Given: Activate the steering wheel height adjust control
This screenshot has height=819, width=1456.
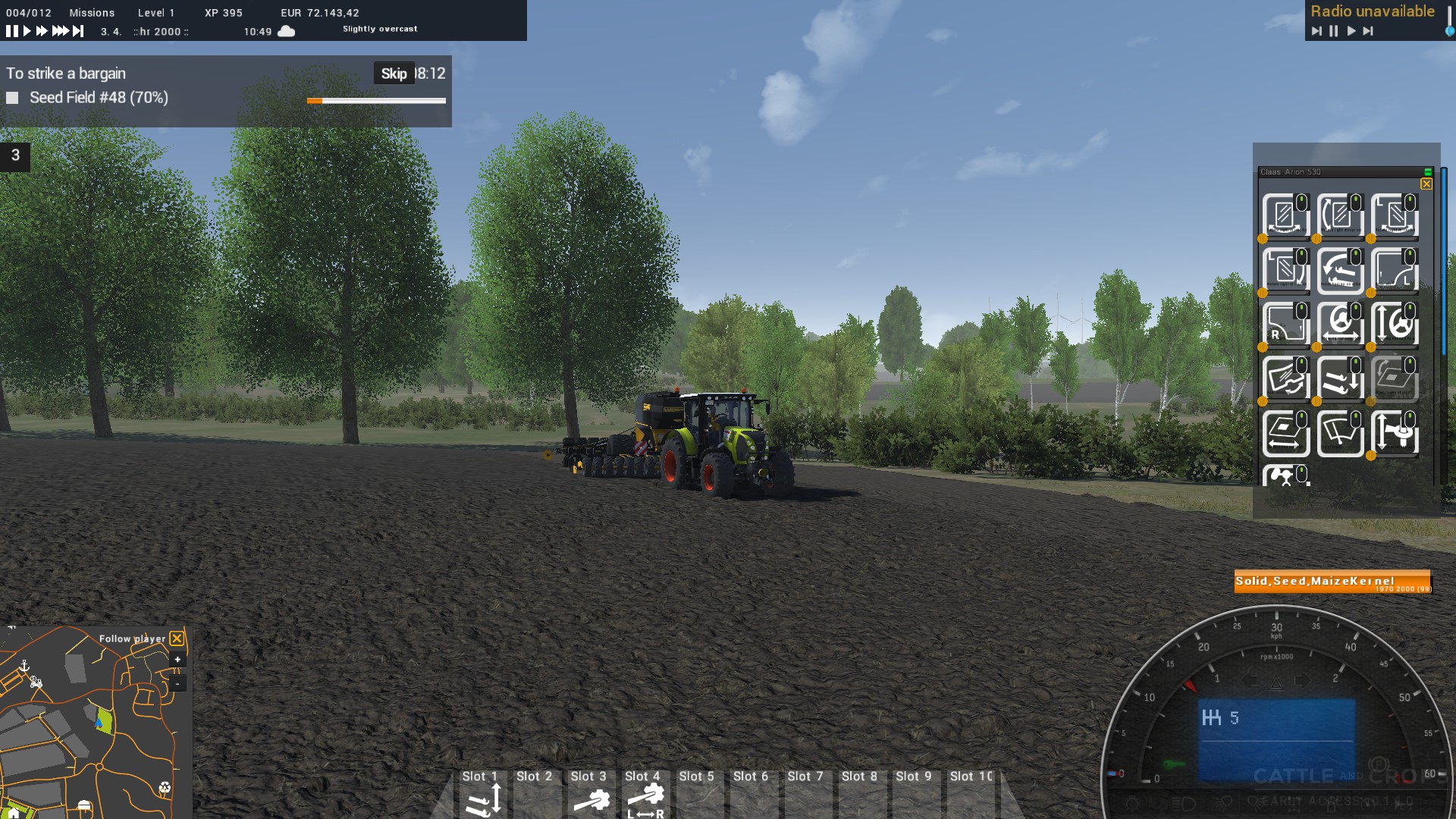Looking at the screenshot, I should pyautogui.click(x=1394, y=324).
